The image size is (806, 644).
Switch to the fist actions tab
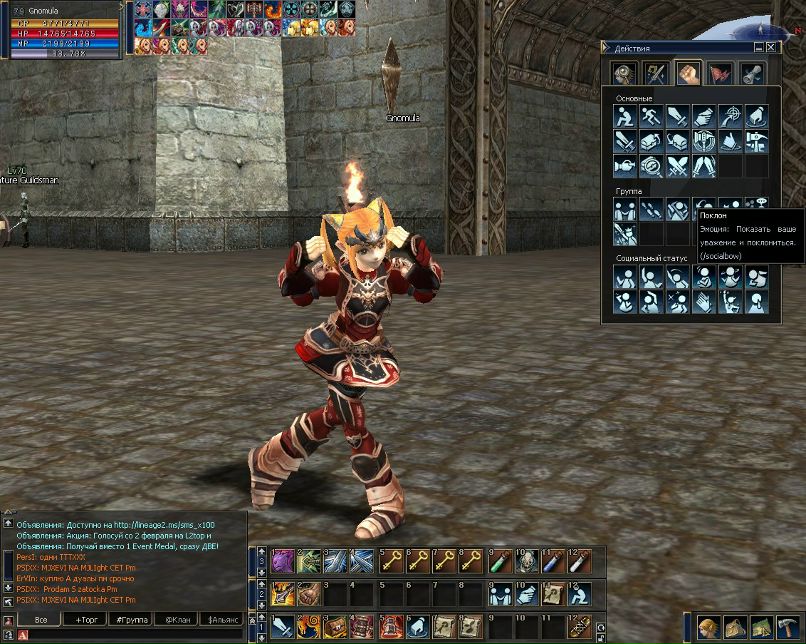(687, 73)
